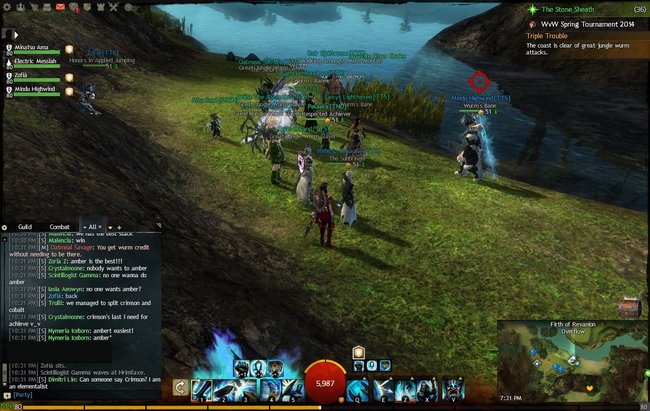Screen dimensions: 650x411
Task: Switch to the Combat chat tab
Action: (x=60, y=227)
